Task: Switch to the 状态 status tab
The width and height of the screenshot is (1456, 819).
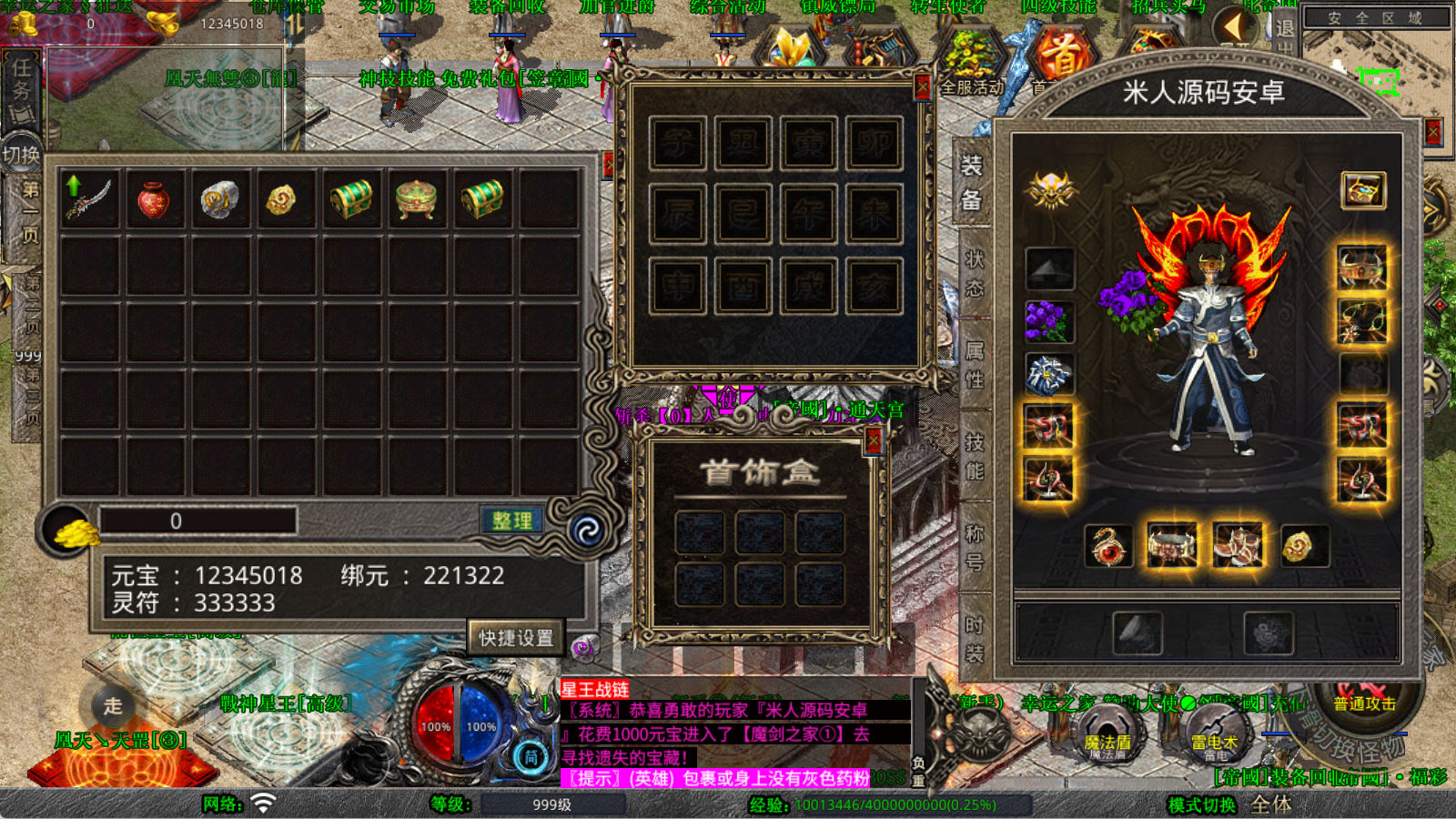Action: (974, 273)
